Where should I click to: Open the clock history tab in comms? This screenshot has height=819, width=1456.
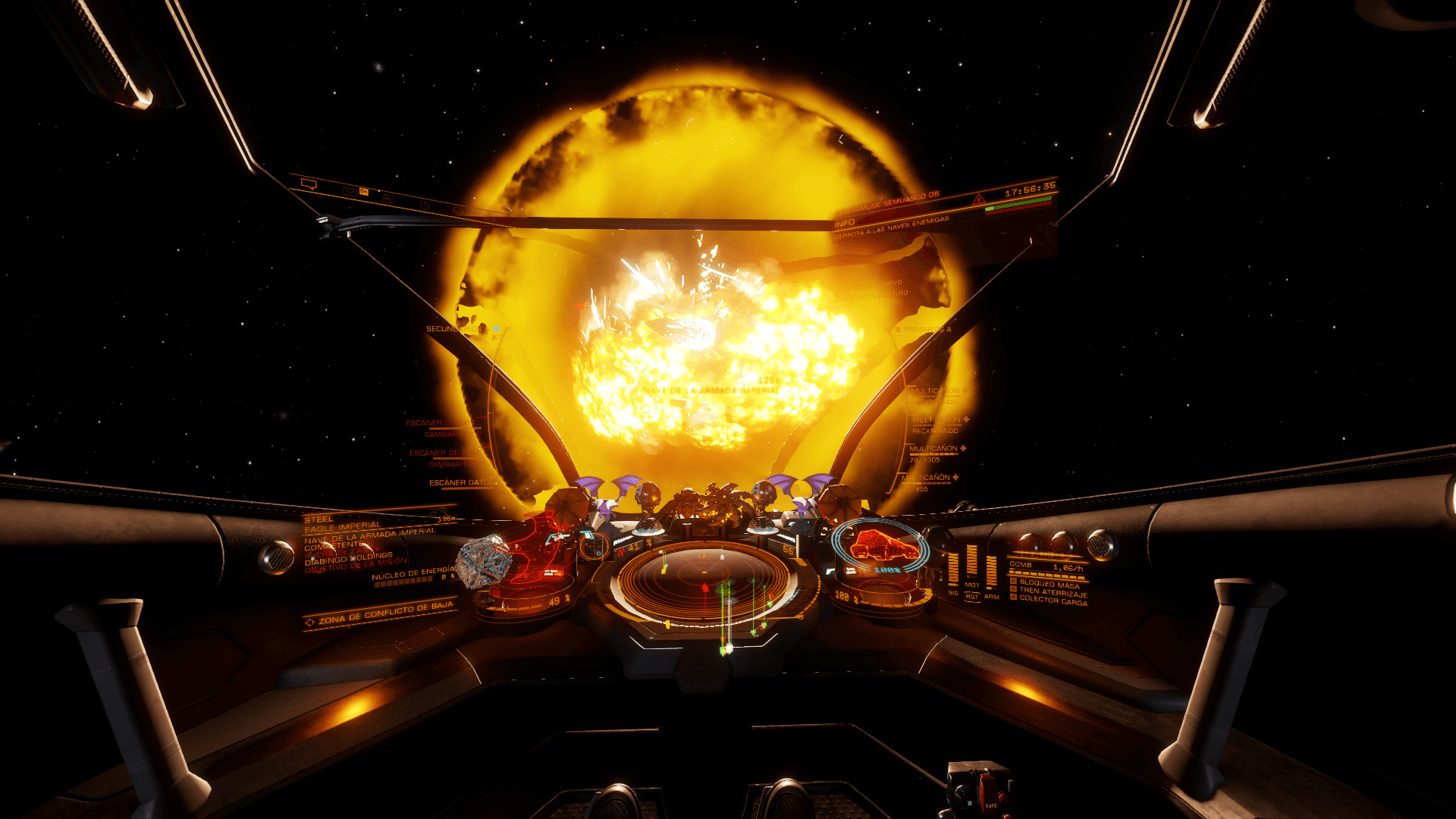[425, 205]
